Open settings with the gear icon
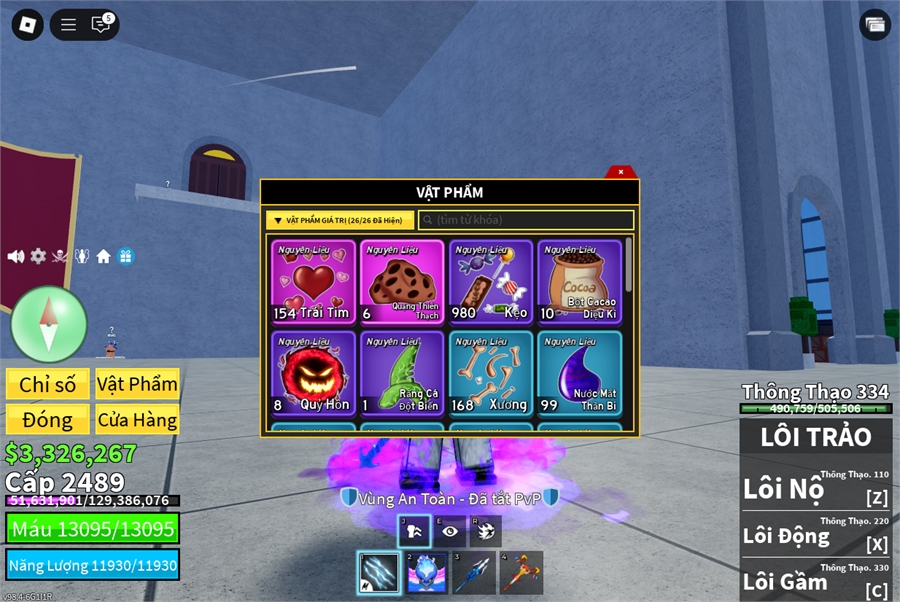Screen dimensions: 900x602 pos(38,256)
